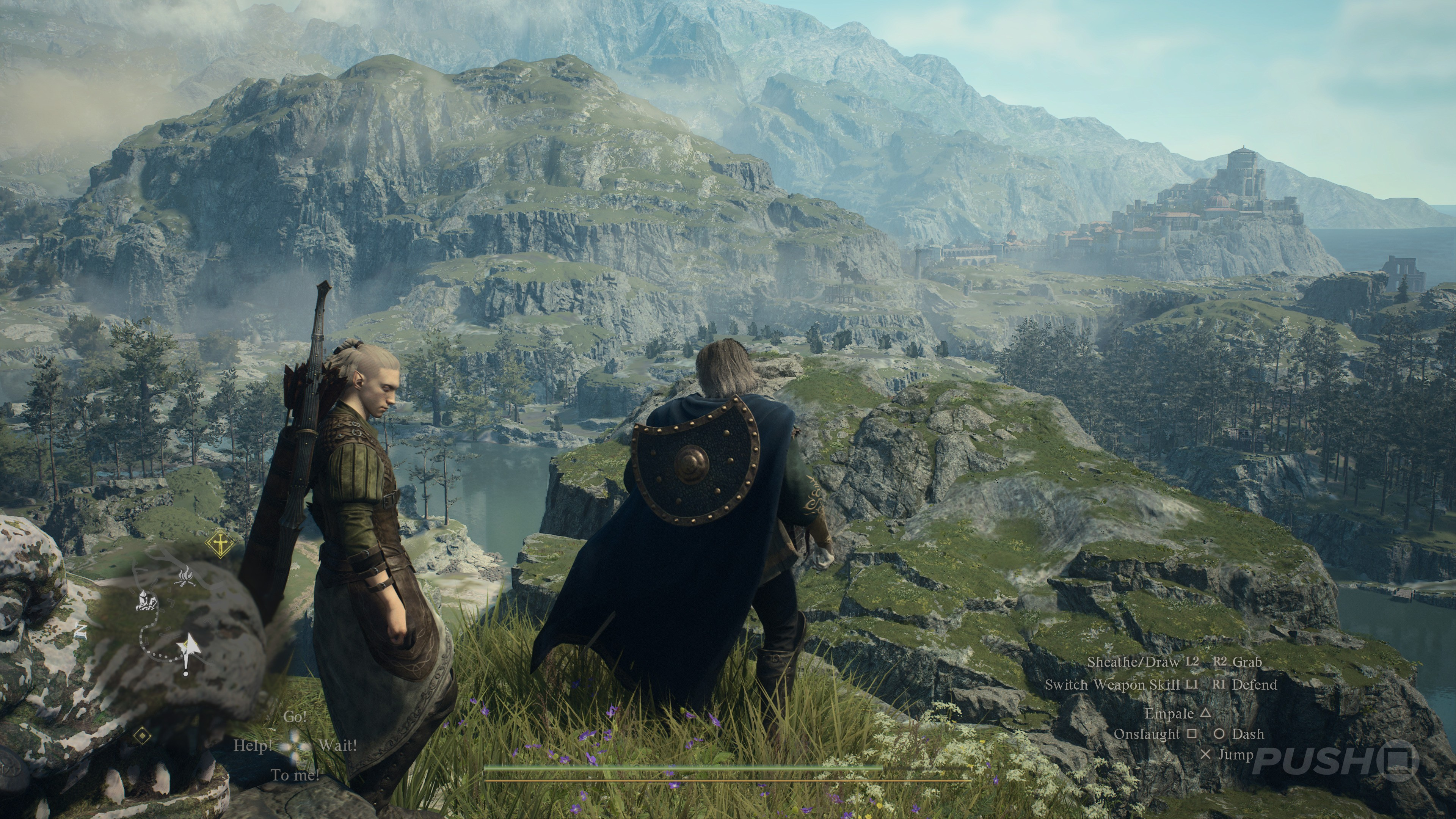Select the small gold diamond marker
This screenshot has height=819, width=1456.
coord(143,735)
